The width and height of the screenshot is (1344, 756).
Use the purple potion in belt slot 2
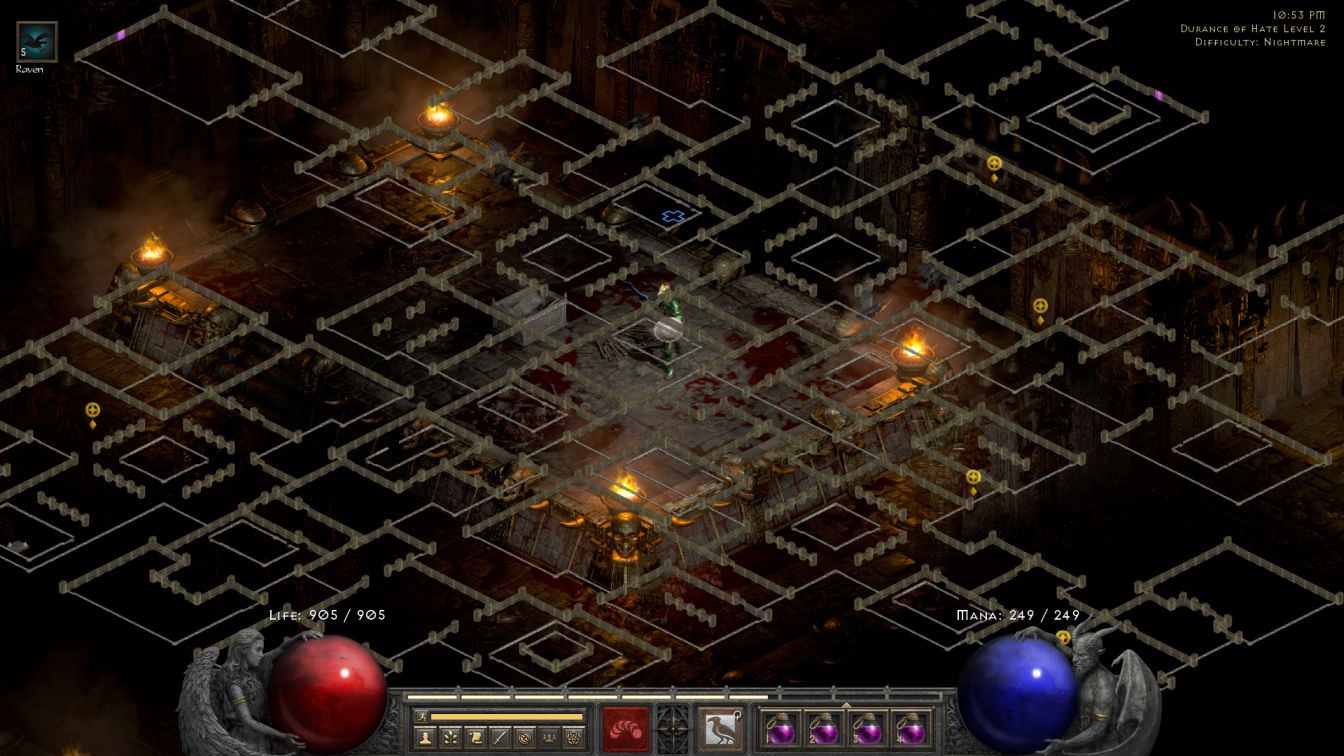click(x=823, y=728)
